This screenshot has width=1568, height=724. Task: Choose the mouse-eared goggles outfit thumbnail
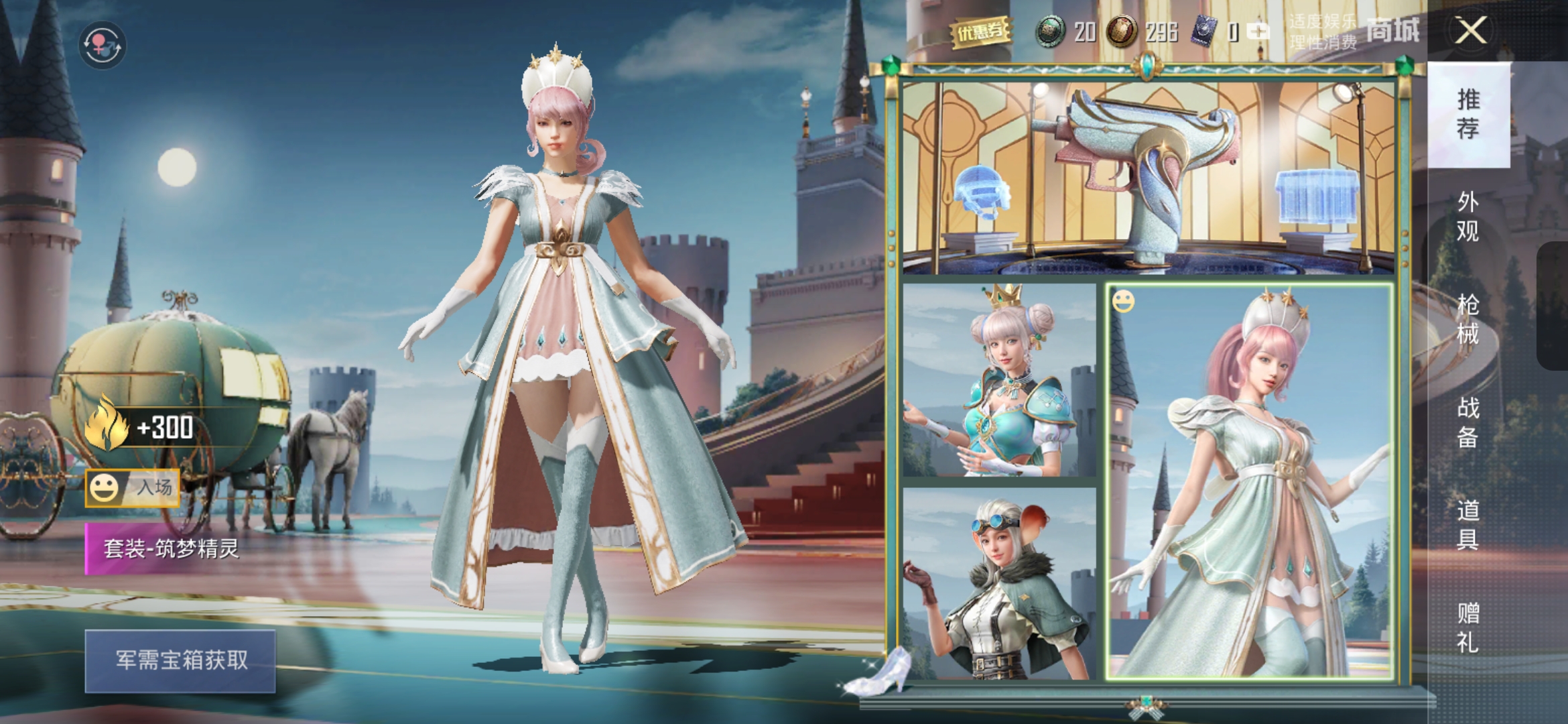point(999,584)
